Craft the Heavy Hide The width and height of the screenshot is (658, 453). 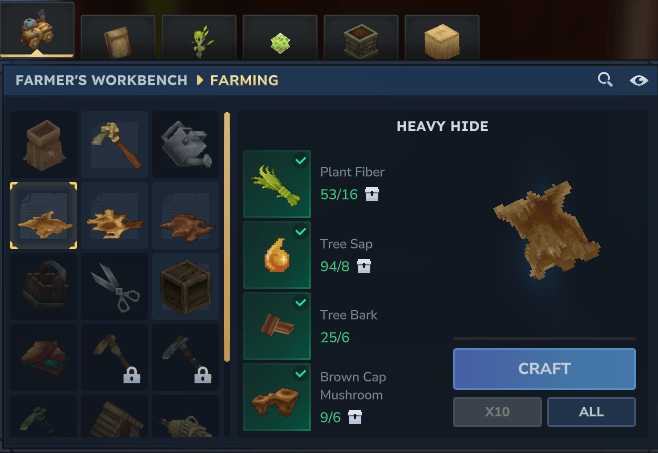coord(544,368)
